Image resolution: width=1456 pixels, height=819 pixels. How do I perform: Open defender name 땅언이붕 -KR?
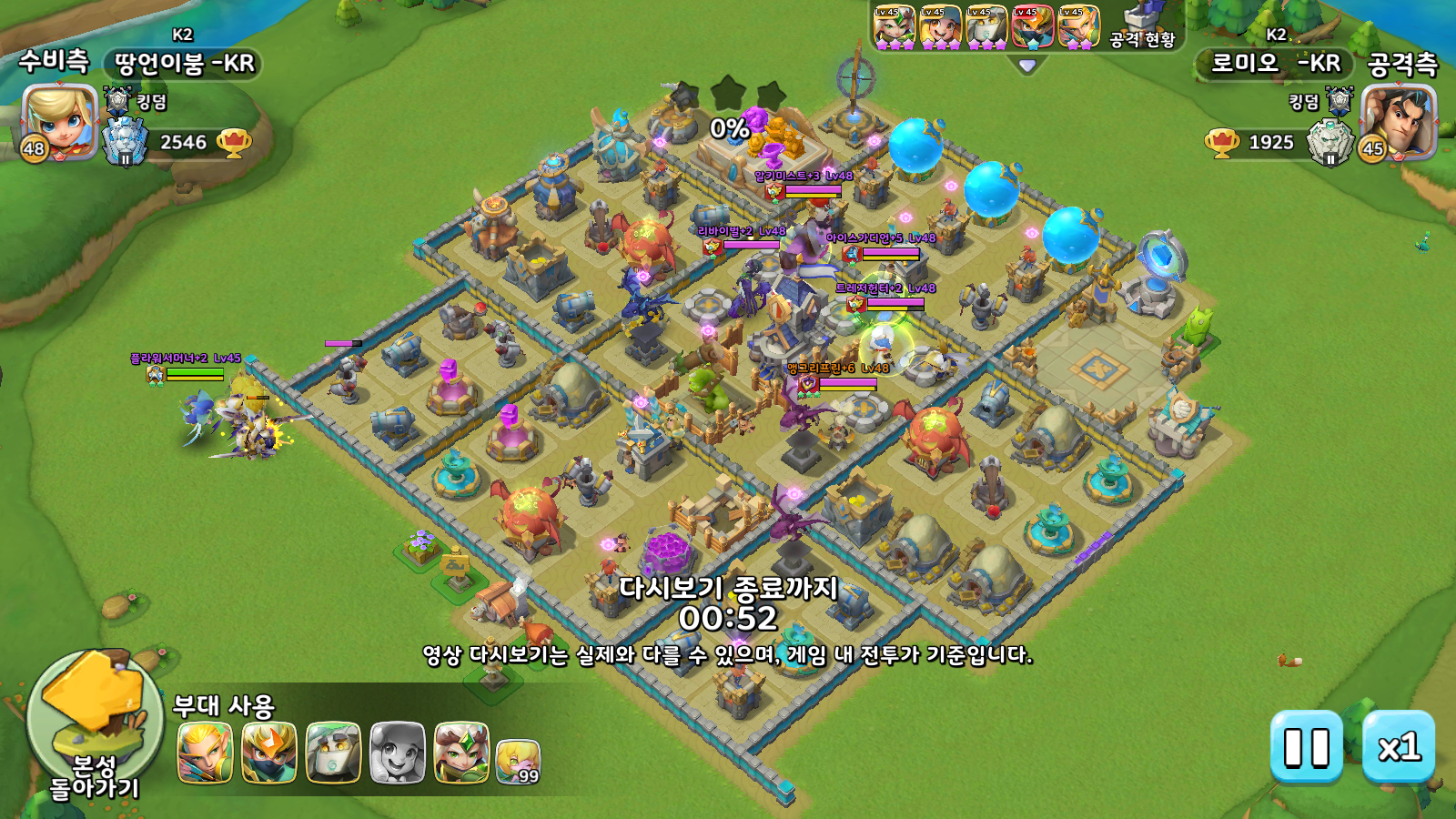[x=184, y=64]
